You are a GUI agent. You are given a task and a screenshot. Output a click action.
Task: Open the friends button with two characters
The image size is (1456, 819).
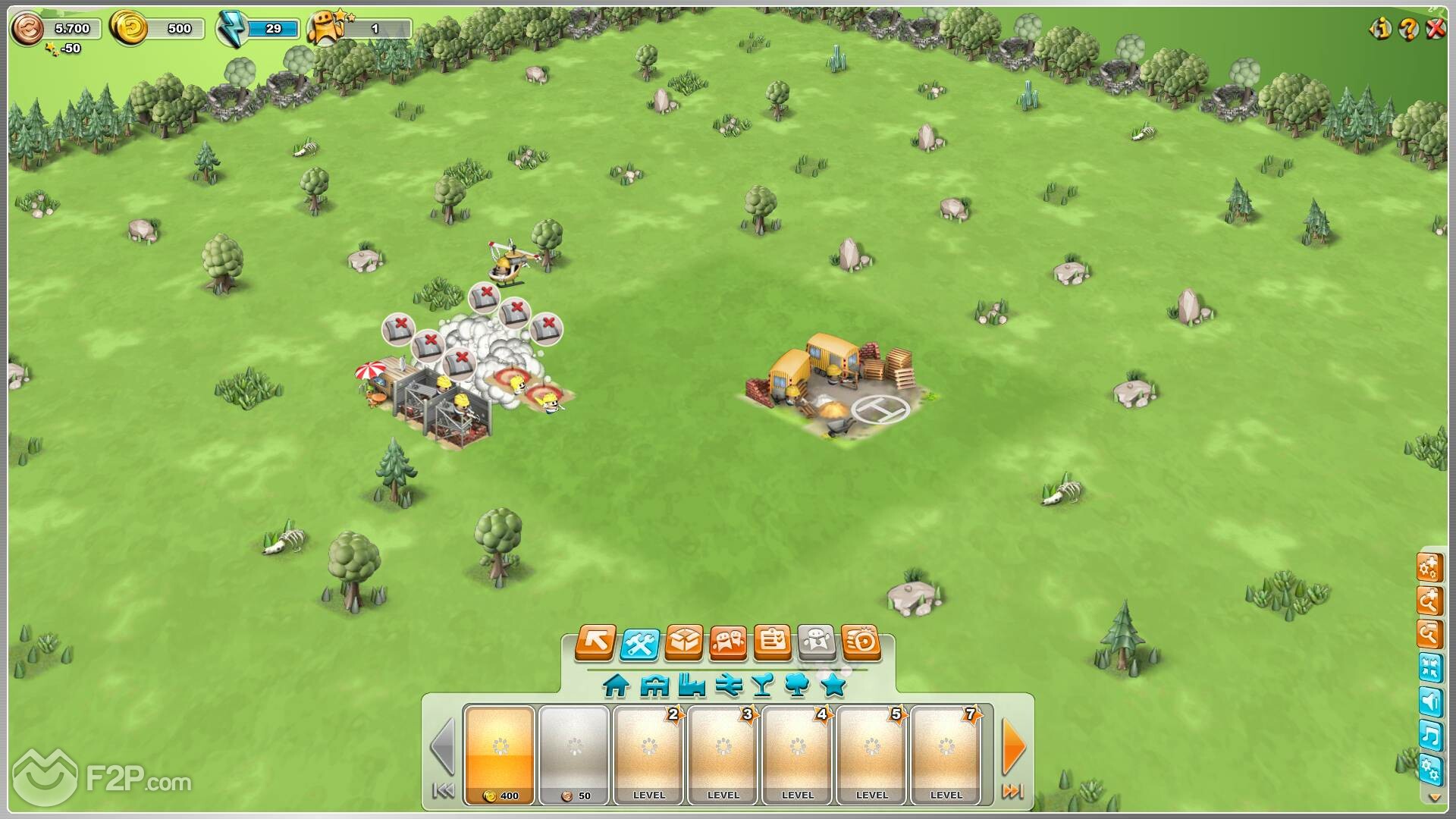pos(728,643)
